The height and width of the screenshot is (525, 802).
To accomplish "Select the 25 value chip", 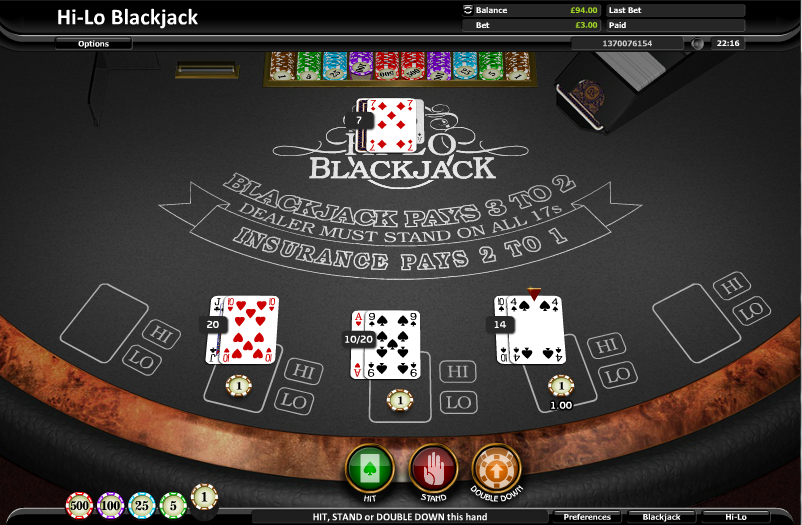I will coord(142,504).
